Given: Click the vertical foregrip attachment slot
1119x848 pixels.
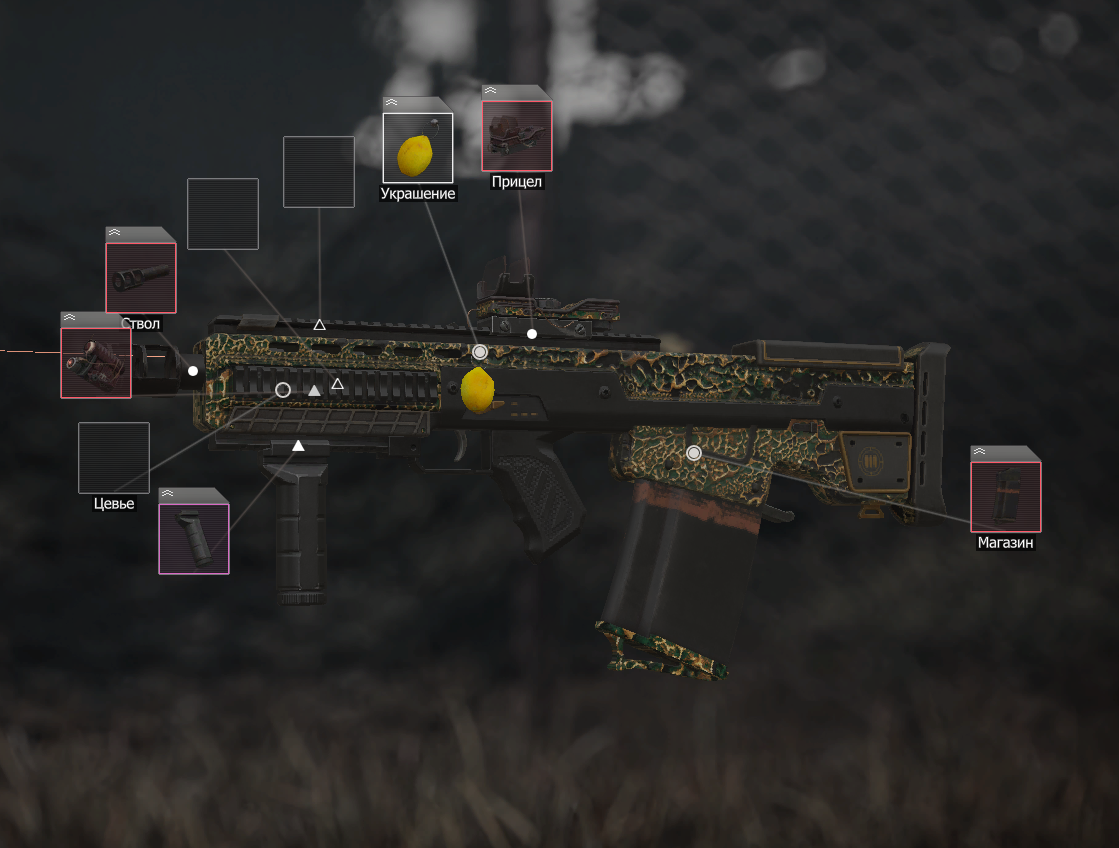Looking at the screenshot, I should click(x=194, y=538).
